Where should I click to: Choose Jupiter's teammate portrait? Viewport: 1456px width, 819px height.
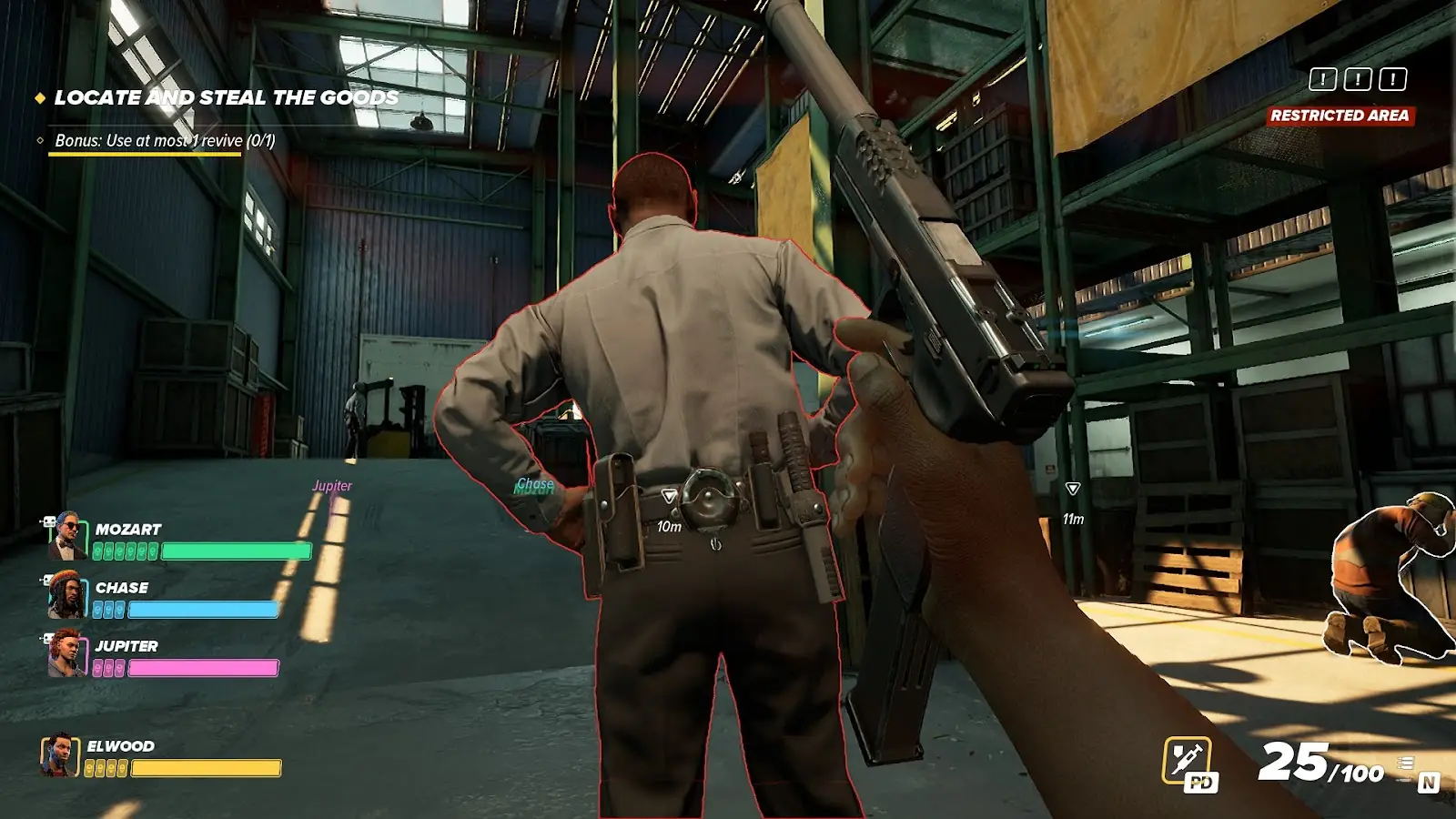pos(66,653)
